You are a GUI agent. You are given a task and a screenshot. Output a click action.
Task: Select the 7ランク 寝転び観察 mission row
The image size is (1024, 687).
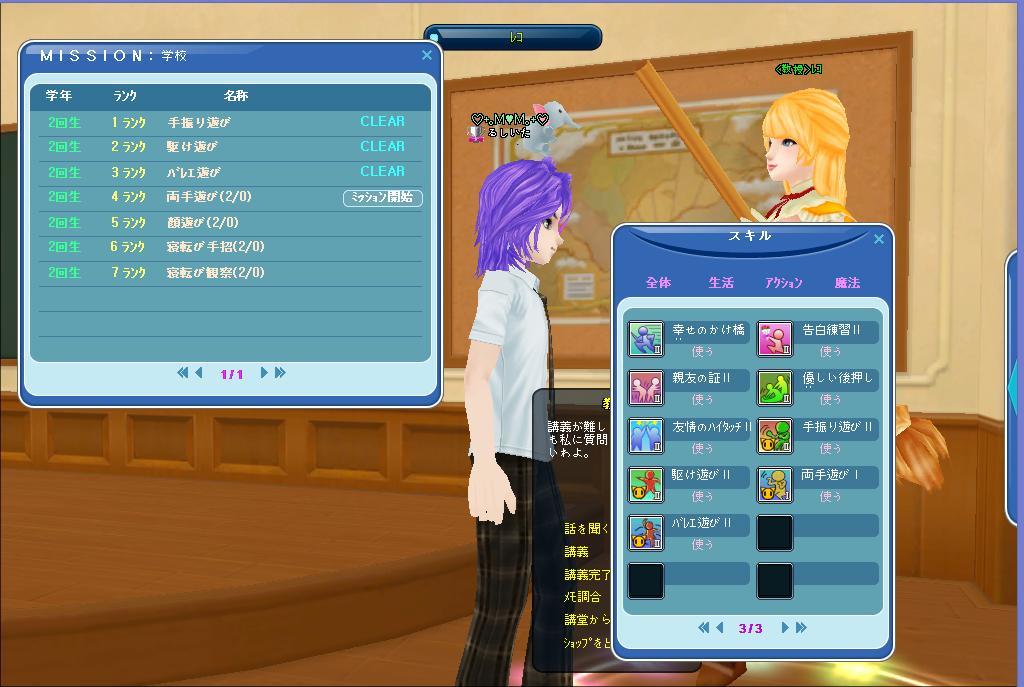click(x=230, y=273)
